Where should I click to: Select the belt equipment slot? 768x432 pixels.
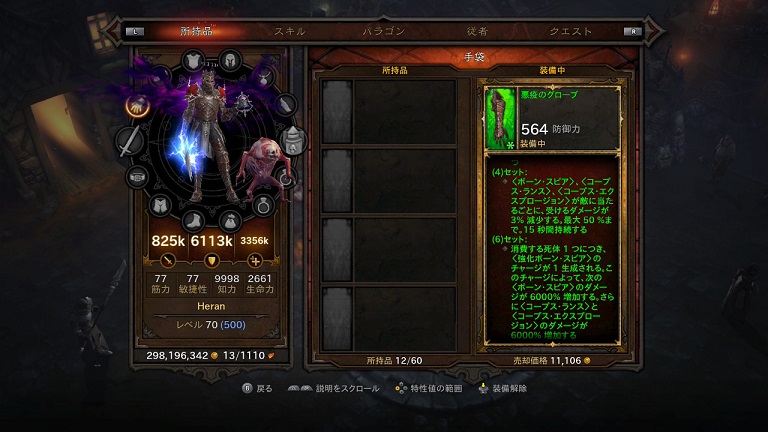[x=136, y=178]
